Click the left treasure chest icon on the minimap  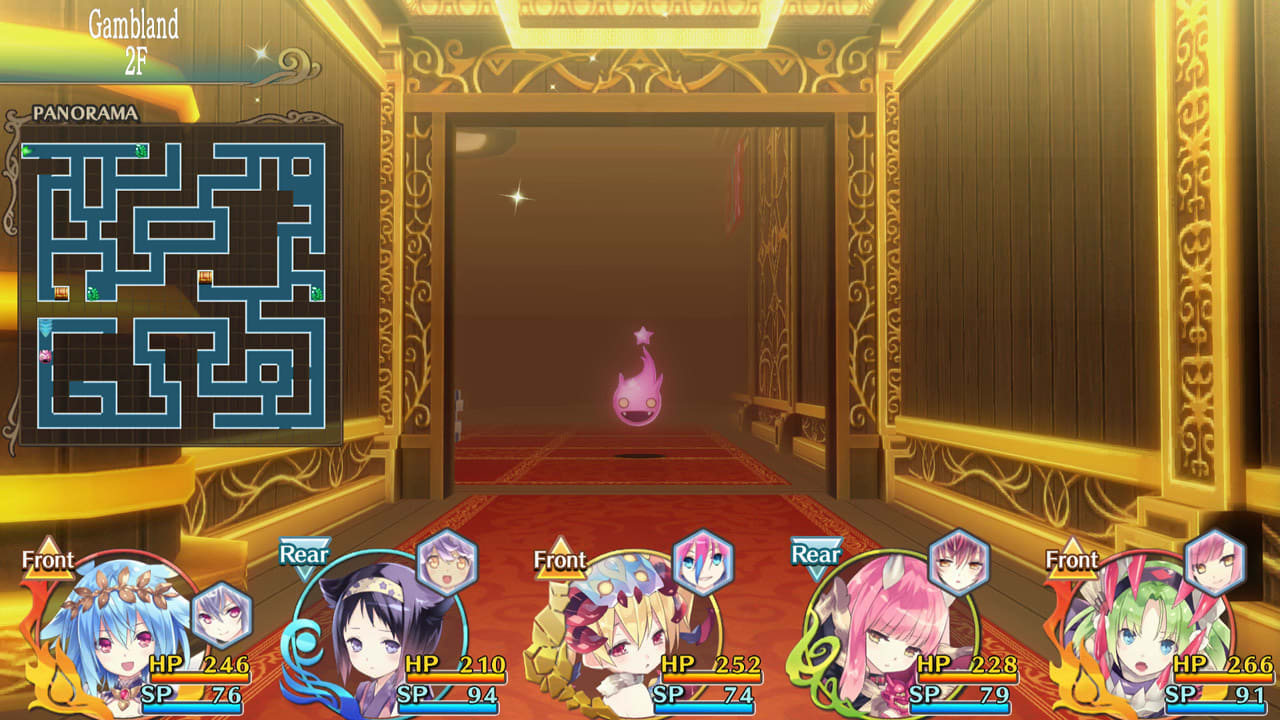click(61, 293)
